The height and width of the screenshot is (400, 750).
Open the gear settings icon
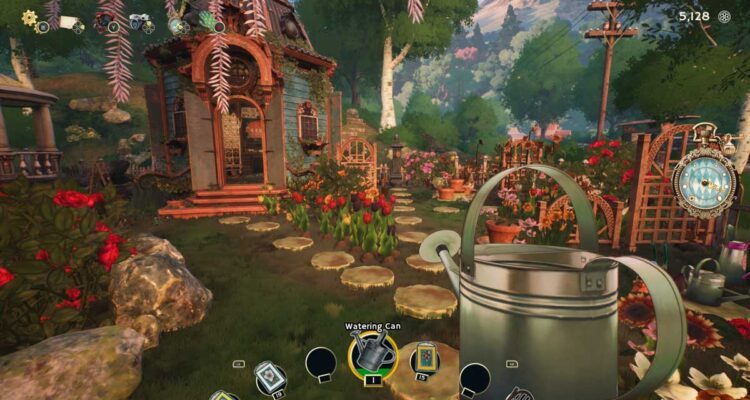(x=29, y=18)
